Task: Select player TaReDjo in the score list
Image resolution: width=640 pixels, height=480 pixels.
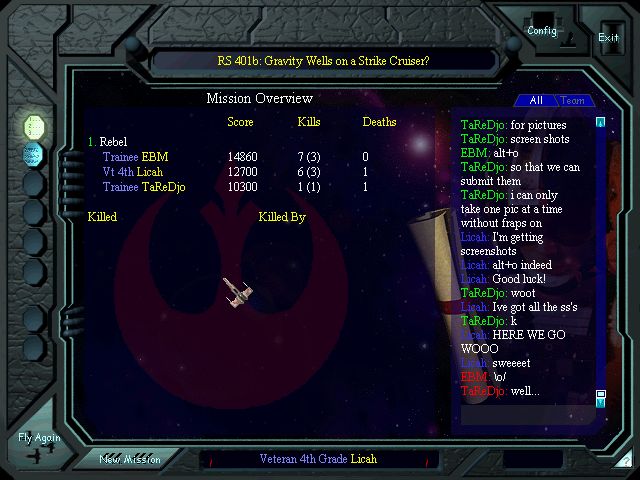Action: (x=163, y=187)
